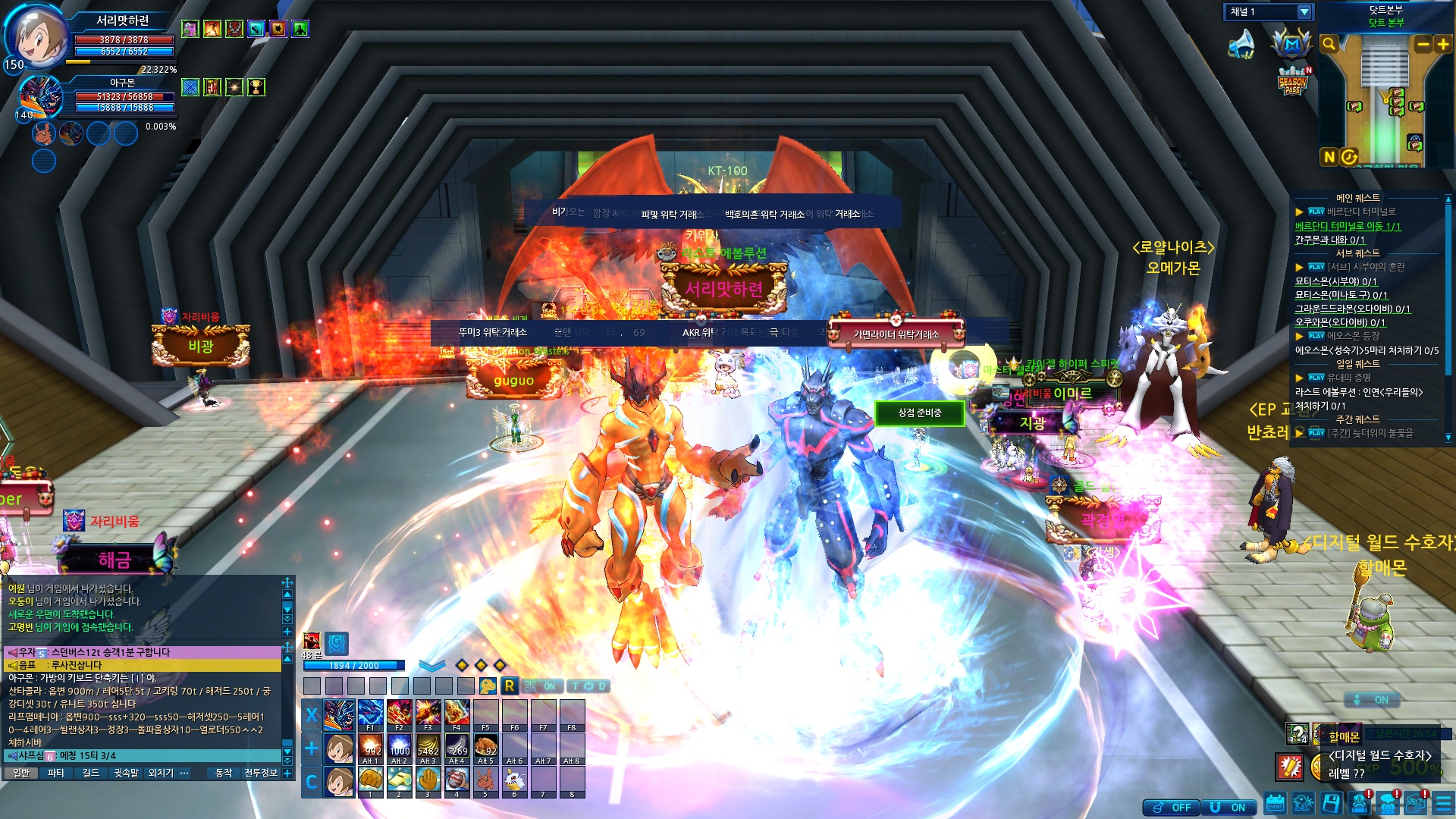
Task: Open the floppy disk save menu icon
Action: tap(1331, 803)
